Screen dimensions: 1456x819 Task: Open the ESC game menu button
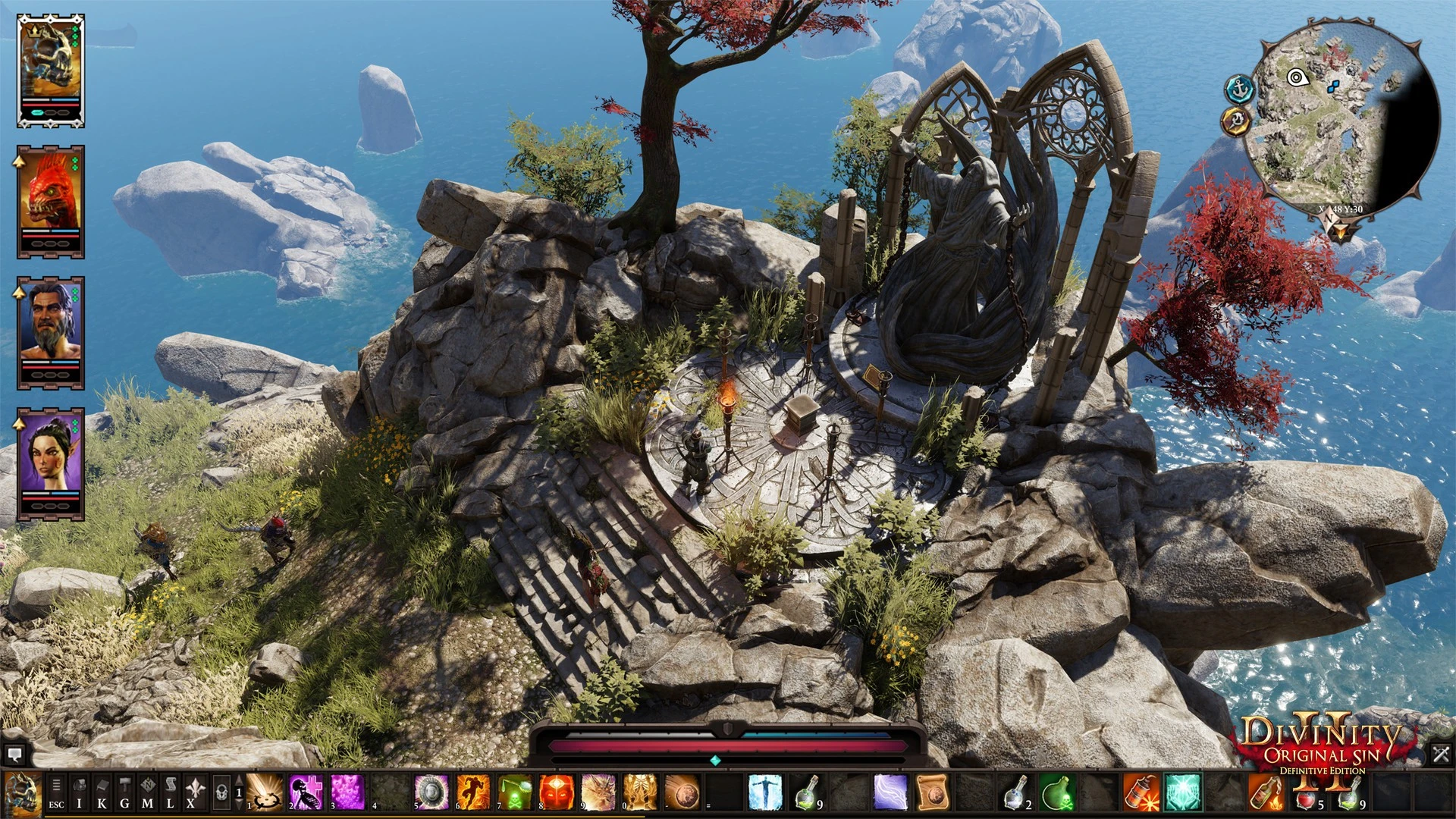(x=56, y=793)
